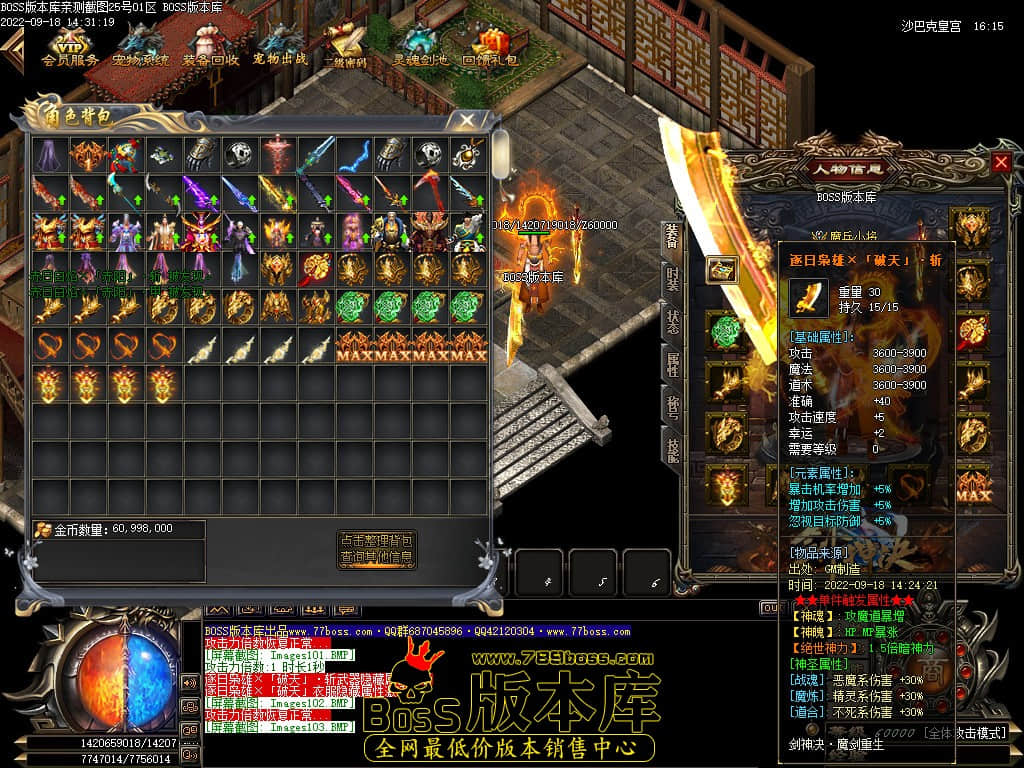
Task: Toggle the sound speaker button
Action: [189, 683]
